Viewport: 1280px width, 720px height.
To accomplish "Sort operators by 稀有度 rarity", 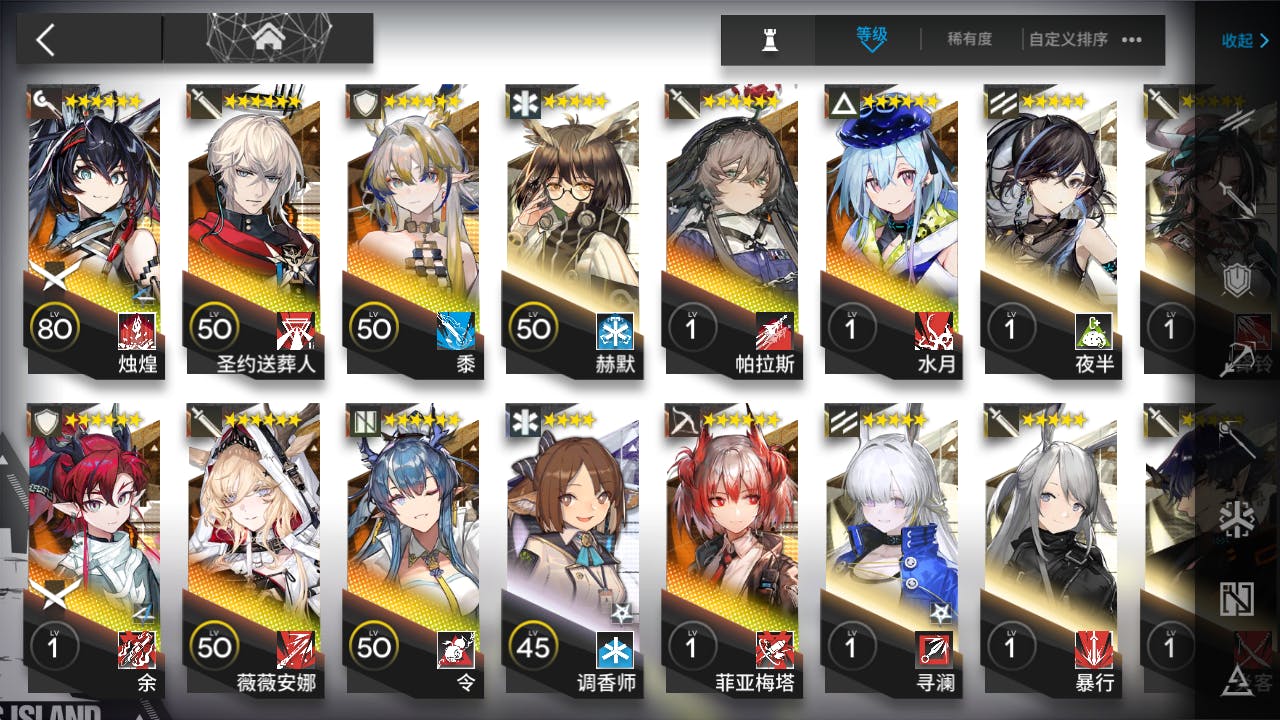I will [969, 39].
